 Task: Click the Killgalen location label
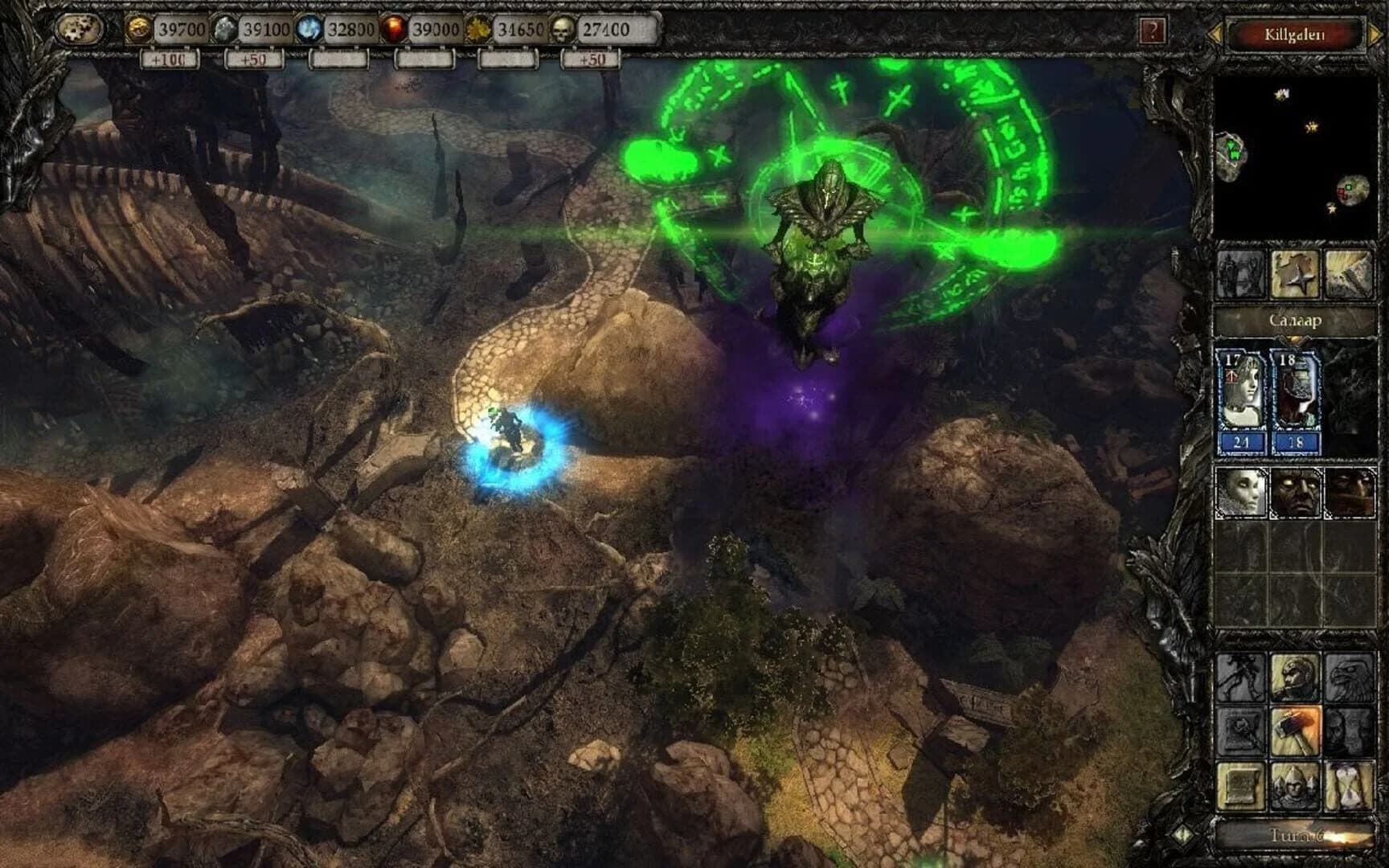pyautogui.click(x=1293, y=33)
